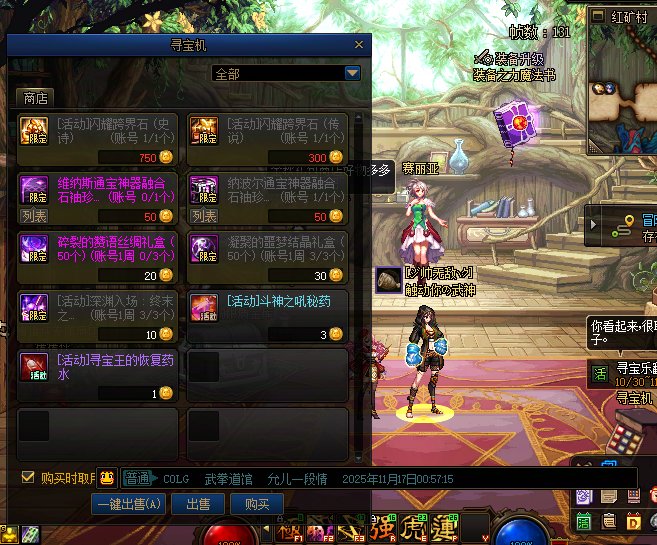The width and height of the screenshot is (657, 545).
Task: Select the 凝聚的噩梦结晶礼盒 item
Action: (x=268, y=257)
